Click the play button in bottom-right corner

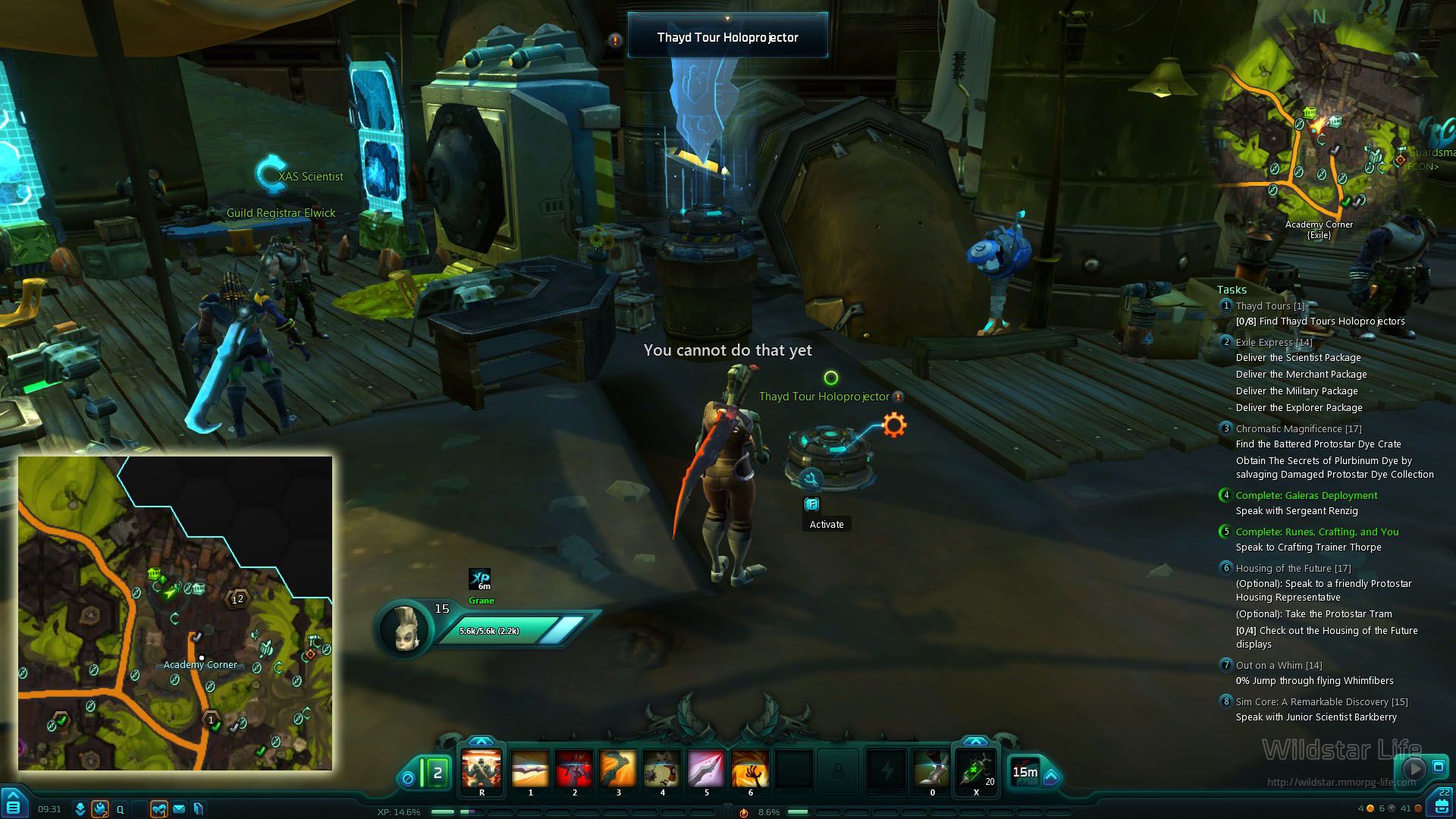click(x=1413, y=768)
